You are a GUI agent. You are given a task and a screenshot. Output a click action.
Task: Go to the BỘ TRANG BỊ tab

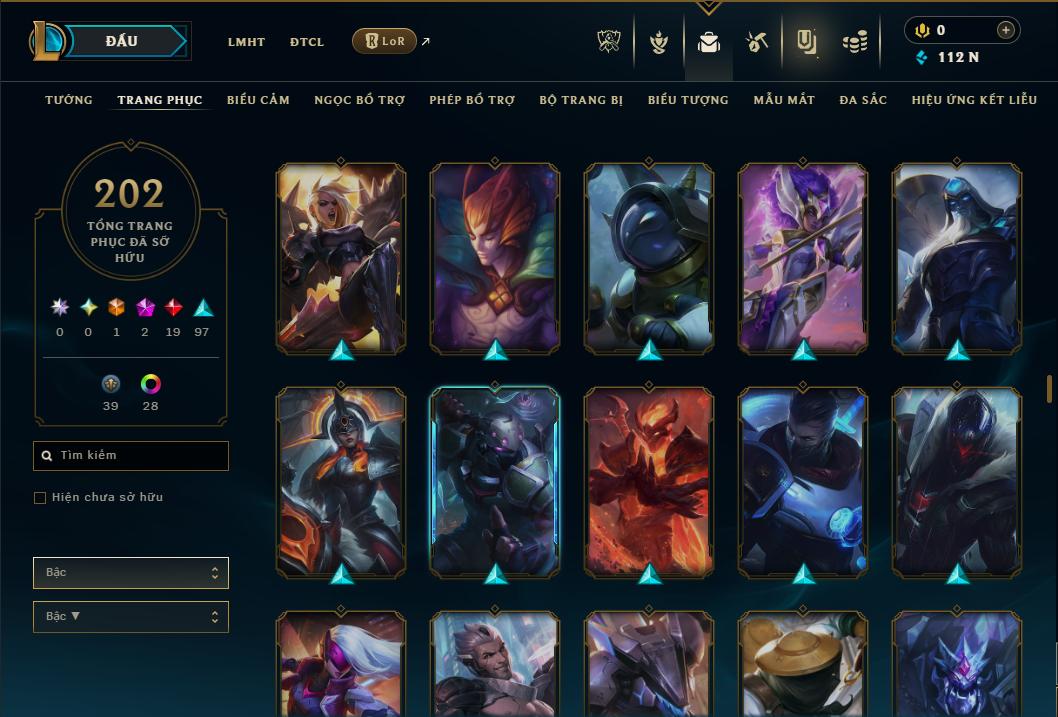tap(581, 100)
